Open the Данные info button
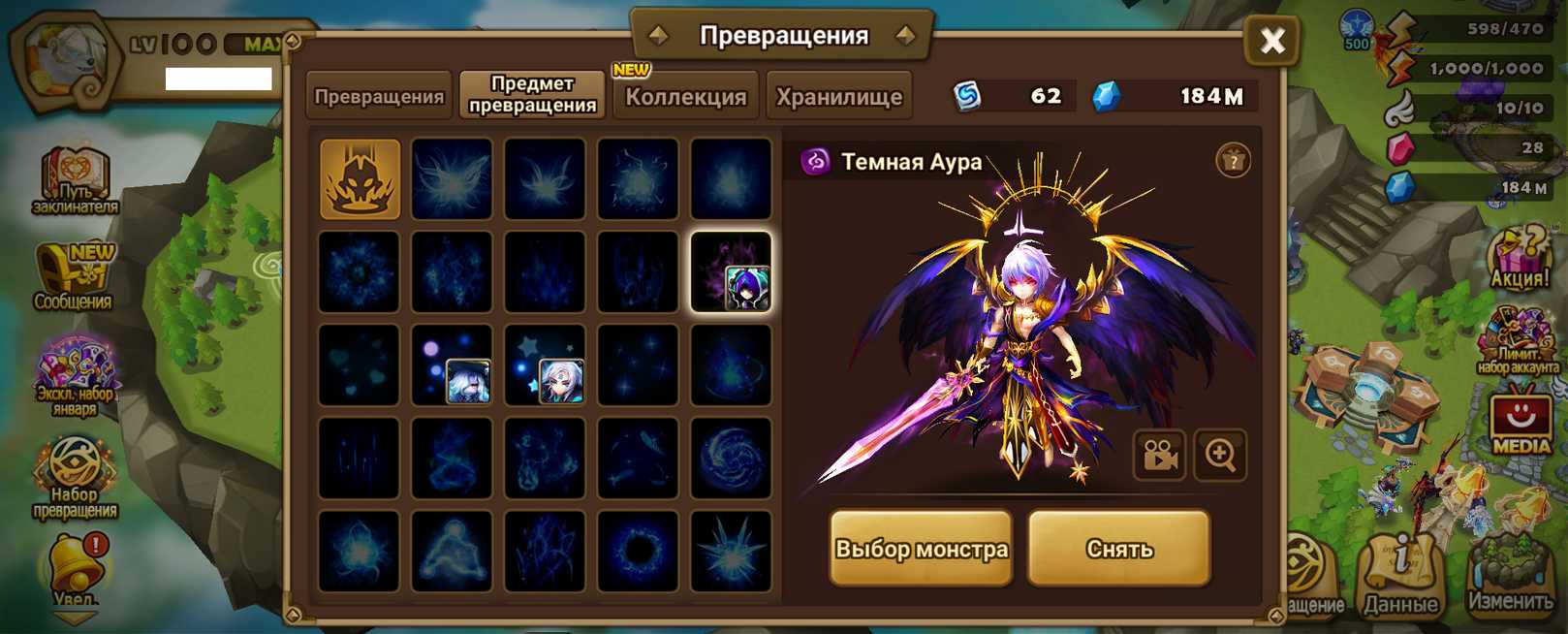1568x634 pixels. (1400, 577)
